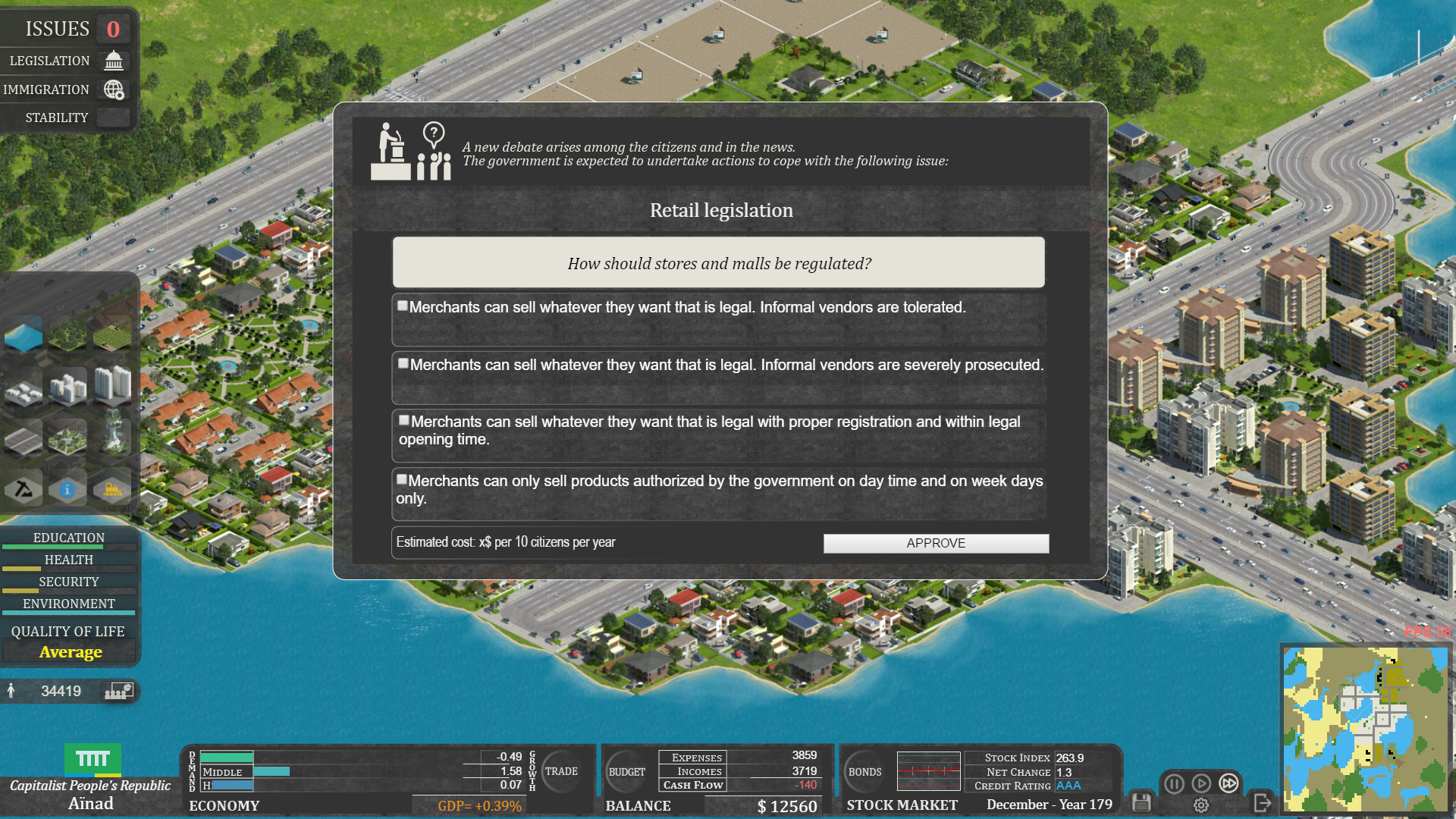Open the blue info tool
This screenshot has height=819, width=1456.
coord(67,489)
